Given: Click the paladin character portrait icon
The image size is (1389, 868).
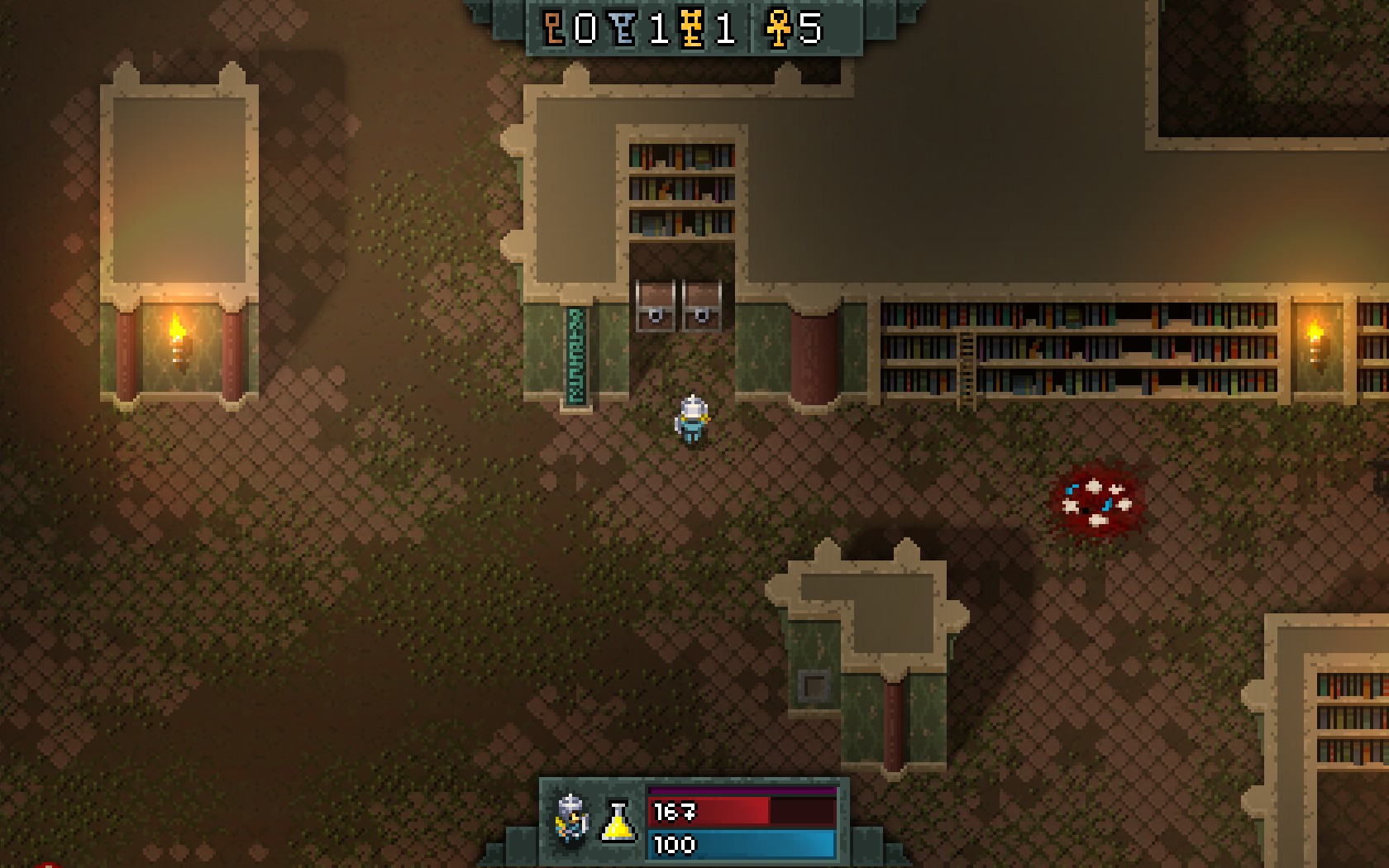Looking at the screenshot, I should [x=571, y=818].
